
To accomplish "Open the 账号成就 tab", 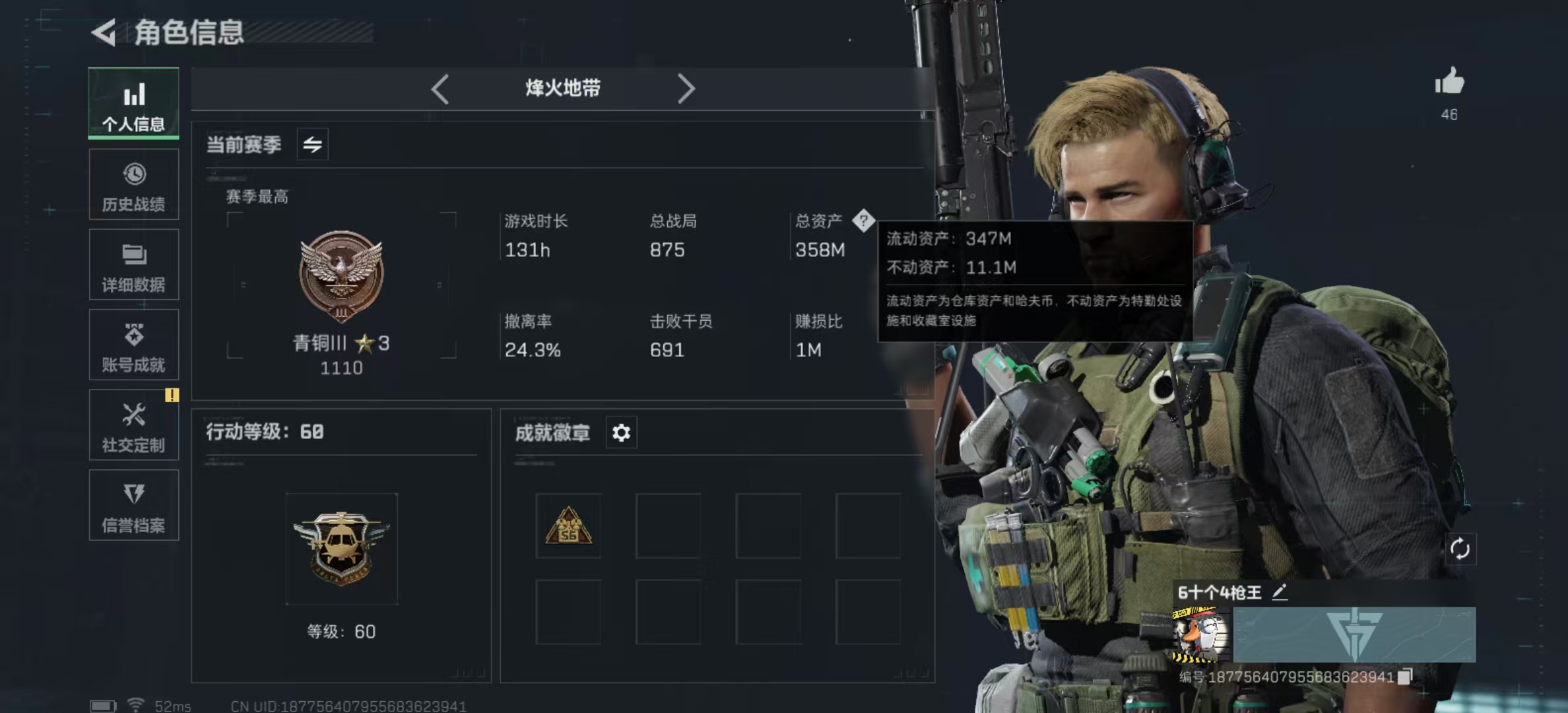I will coord(134,345).
